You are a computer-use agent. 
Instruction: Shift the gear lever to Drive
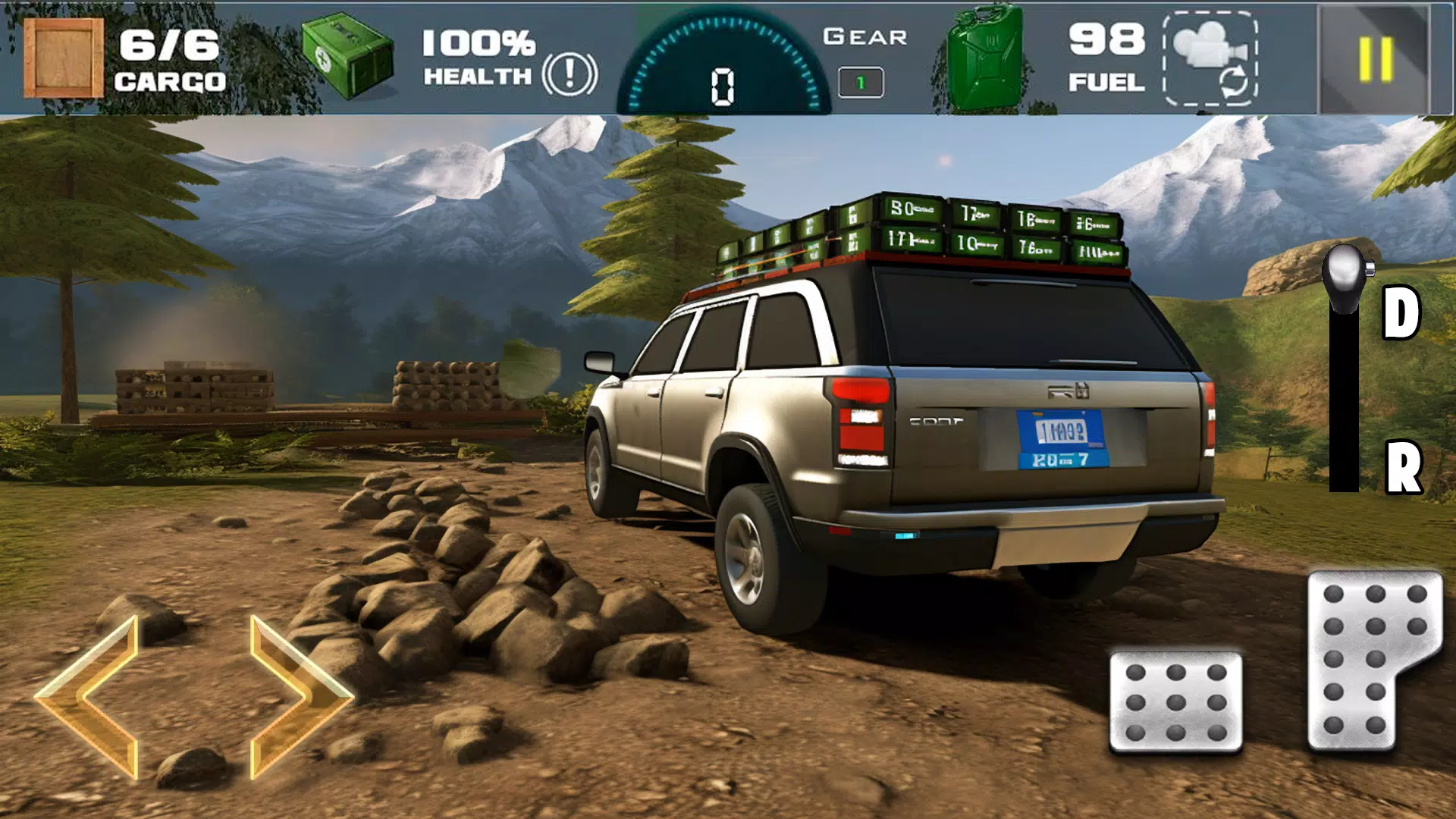pyautogui.click(x=1400, y=312)
